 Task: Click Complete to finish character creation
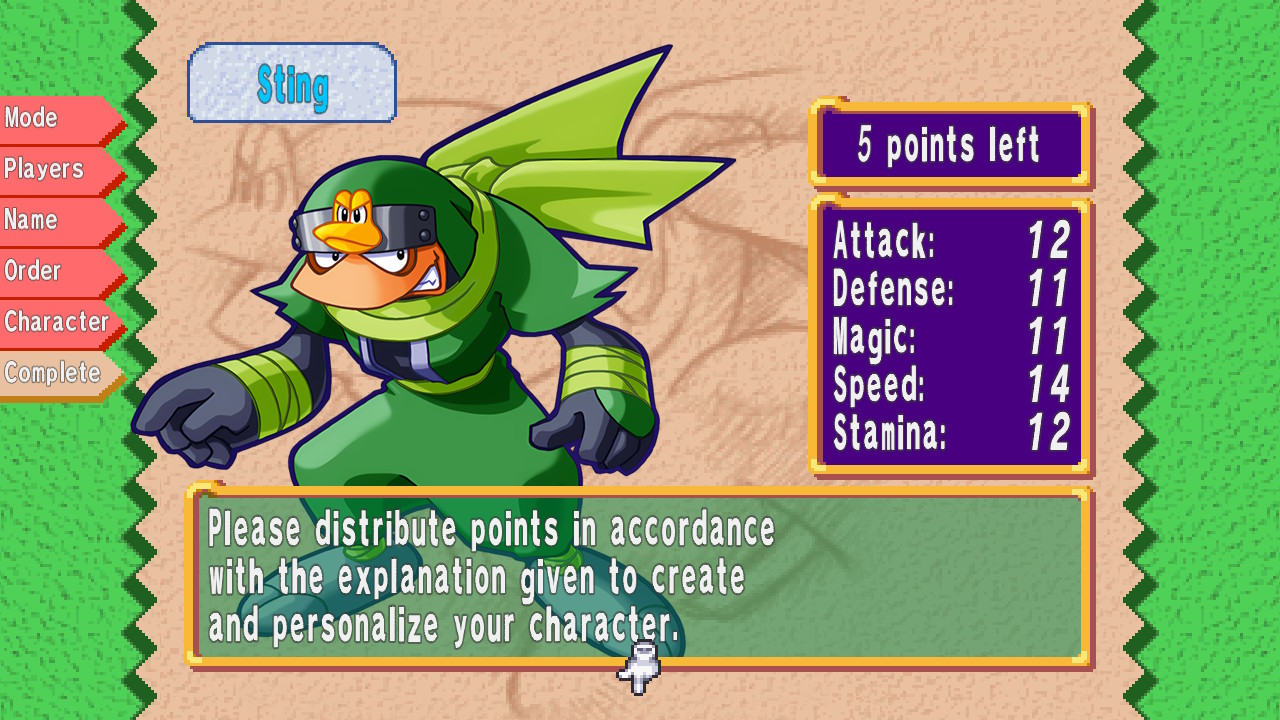point(52,372)
